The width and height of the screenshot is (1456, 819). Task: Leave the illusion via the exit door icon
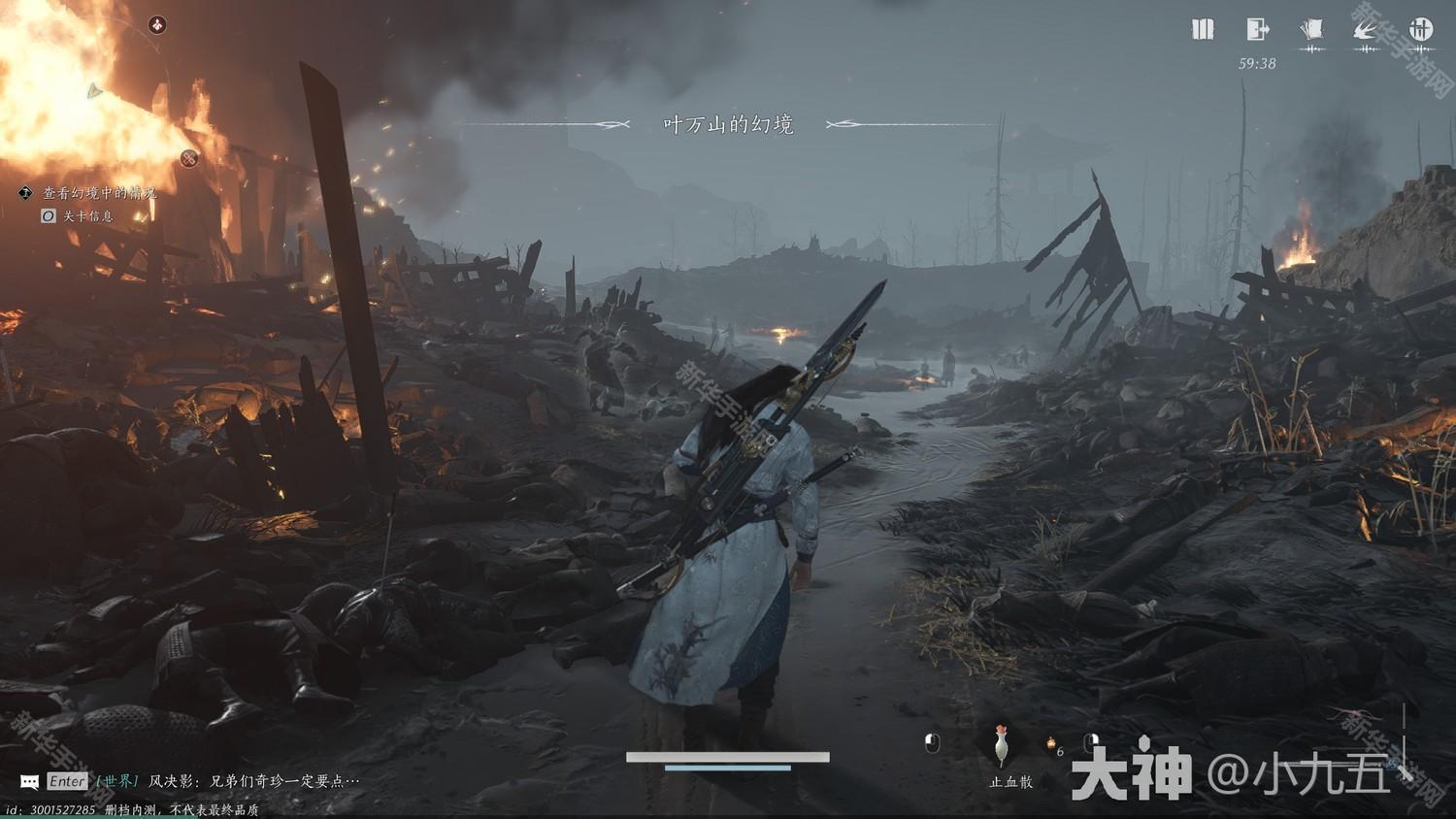[x=1258, y=29]
